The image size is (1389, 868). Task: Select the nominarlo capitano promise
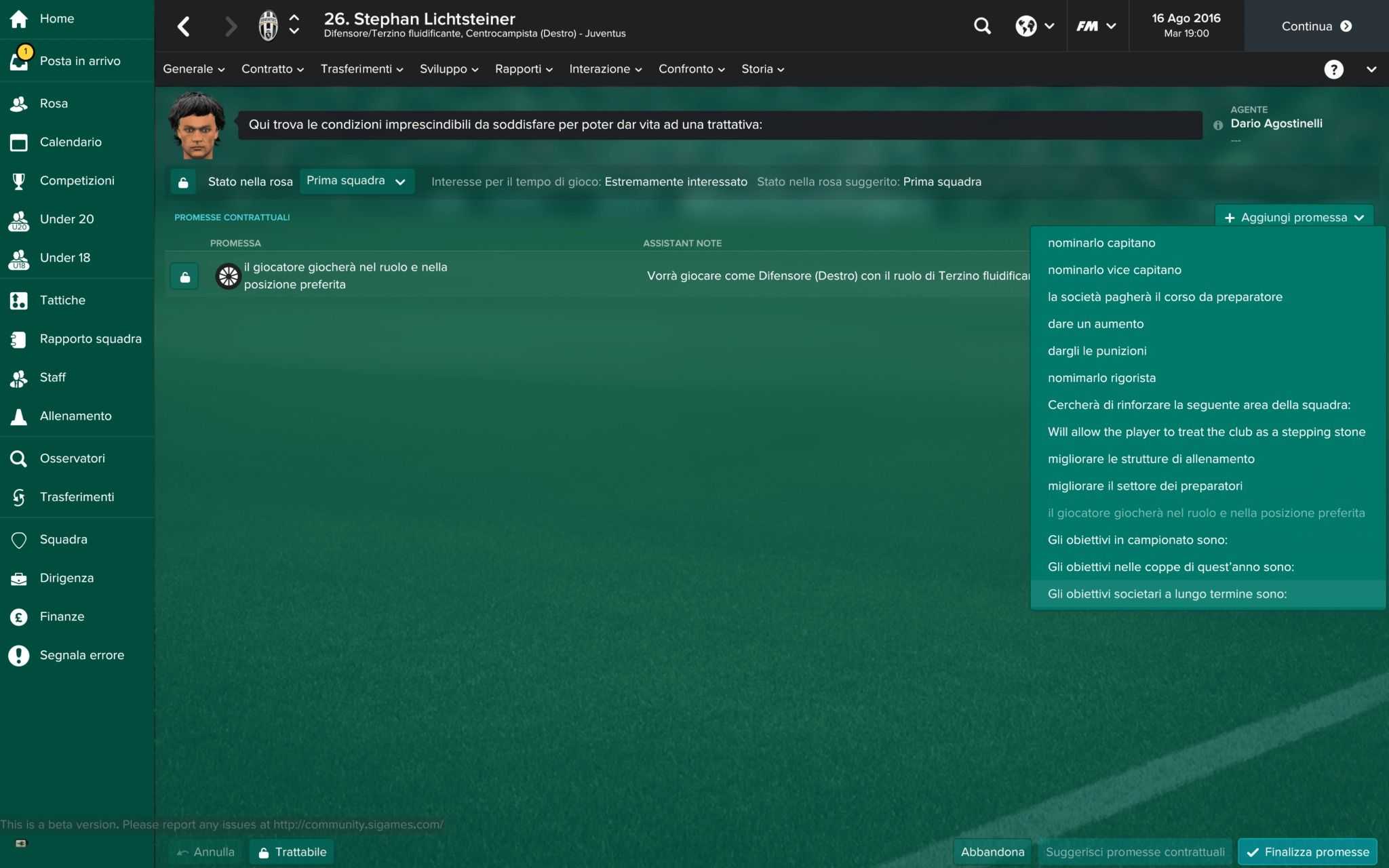click(1101, 243)
